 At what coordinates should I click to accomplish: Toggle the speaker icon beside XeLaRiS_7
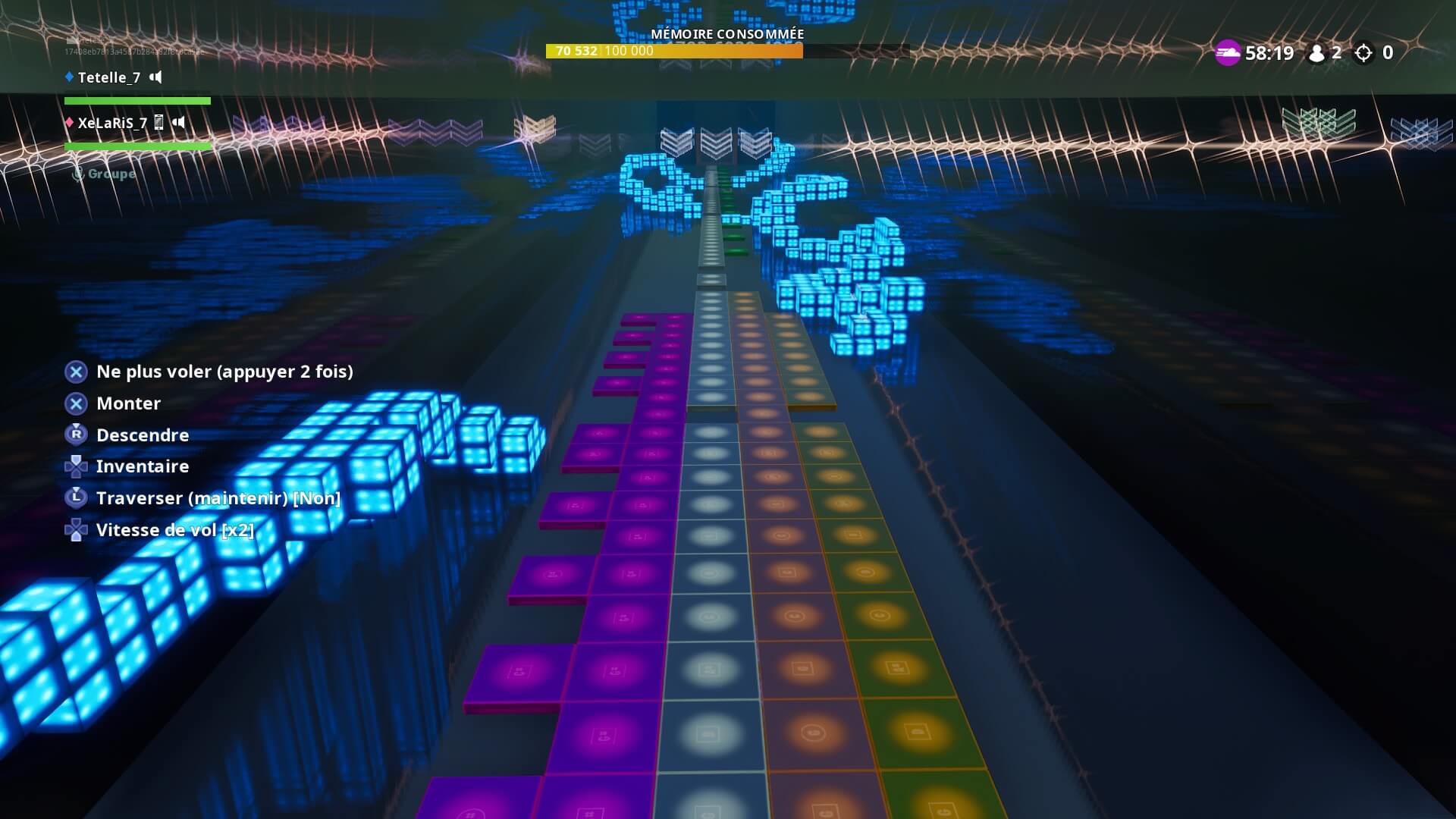pos(178,122)
